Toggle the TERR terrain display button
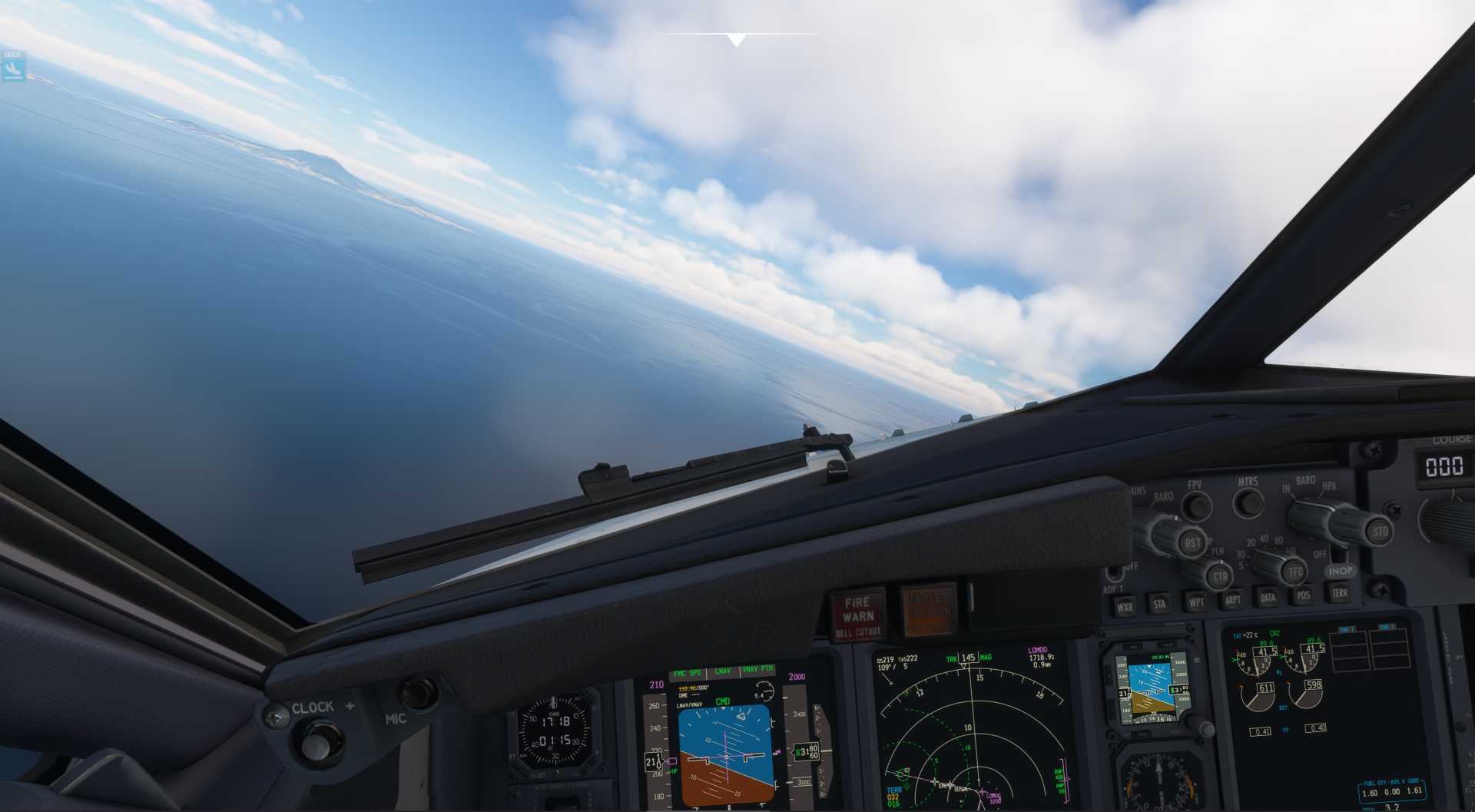 point(1340,592)
